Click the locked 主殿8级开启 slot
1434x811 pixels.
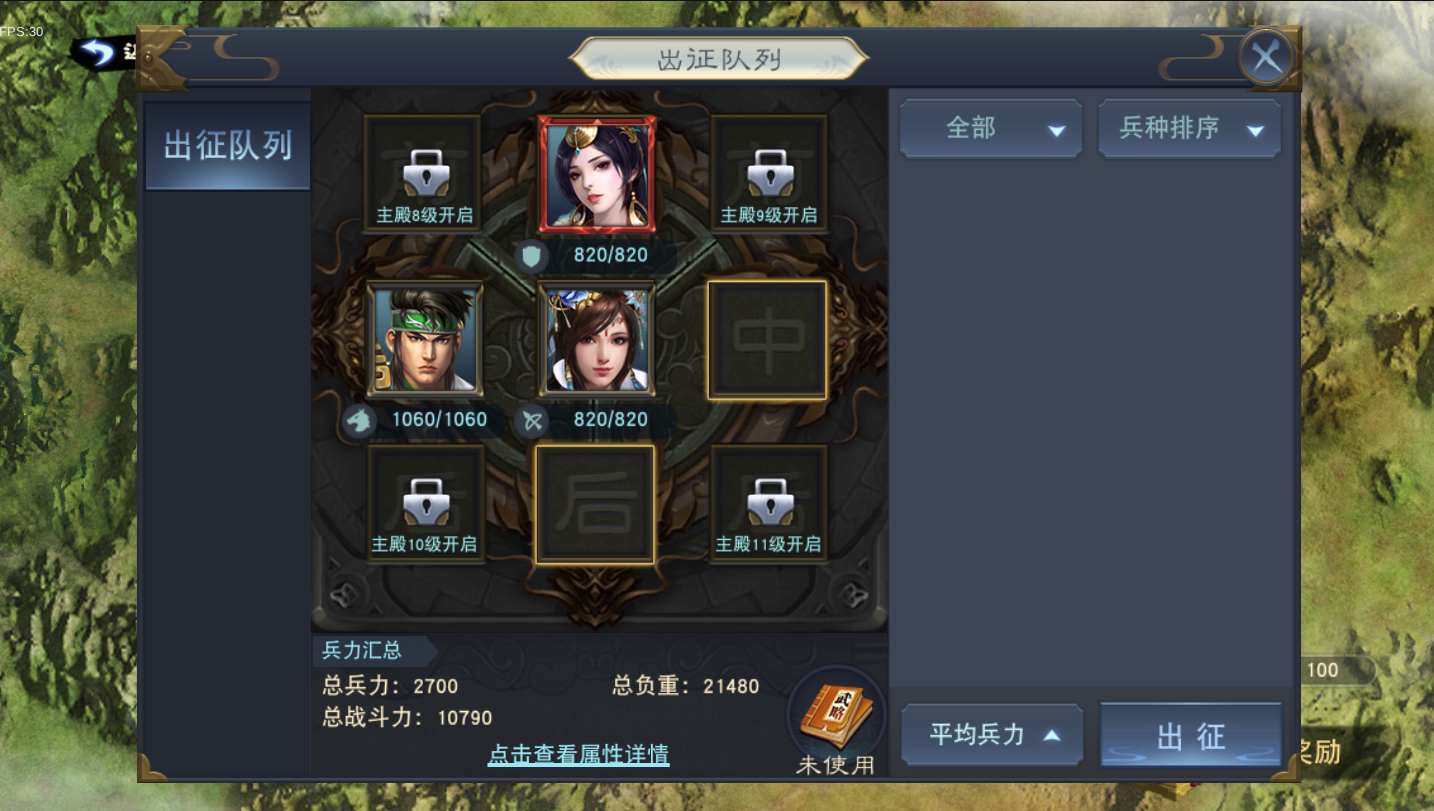(x=424, y=174)
